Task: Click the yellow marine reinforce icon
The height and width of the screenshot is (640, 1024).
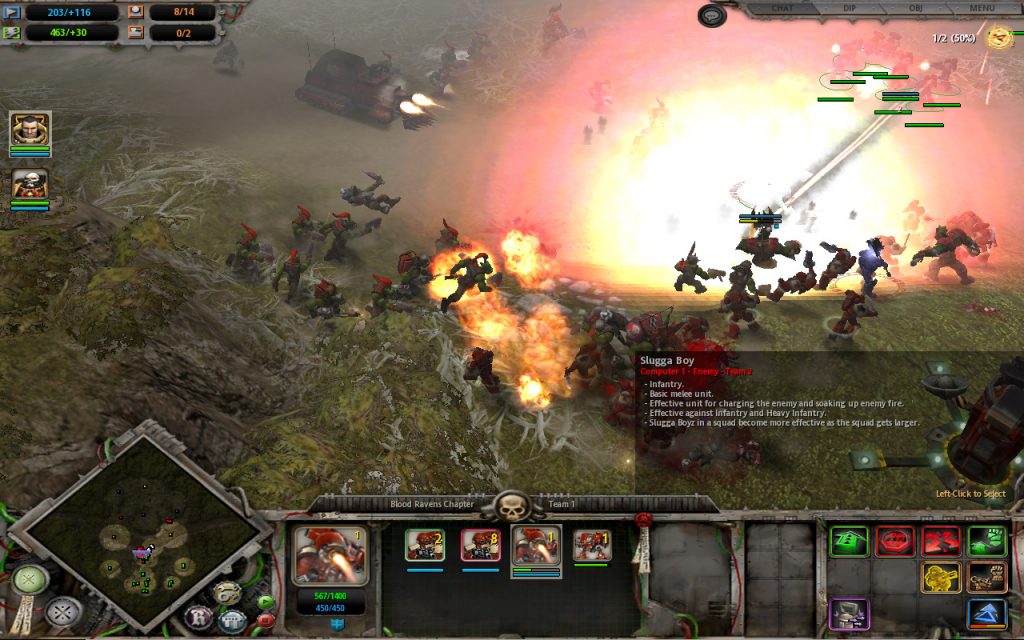Action: point(941,578)
